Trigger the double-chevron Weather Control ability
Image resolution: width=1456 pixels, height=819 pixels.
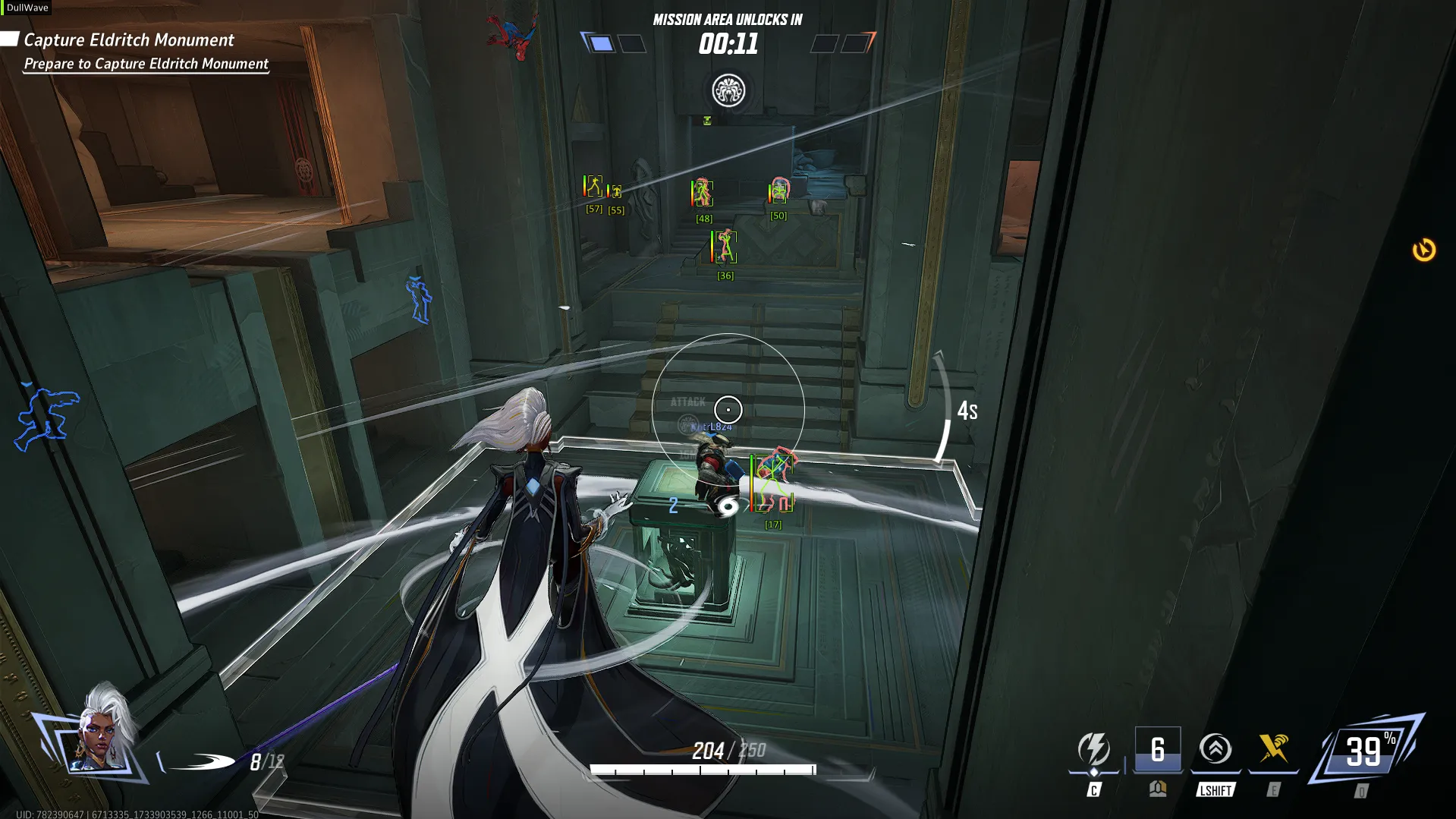1215,750
